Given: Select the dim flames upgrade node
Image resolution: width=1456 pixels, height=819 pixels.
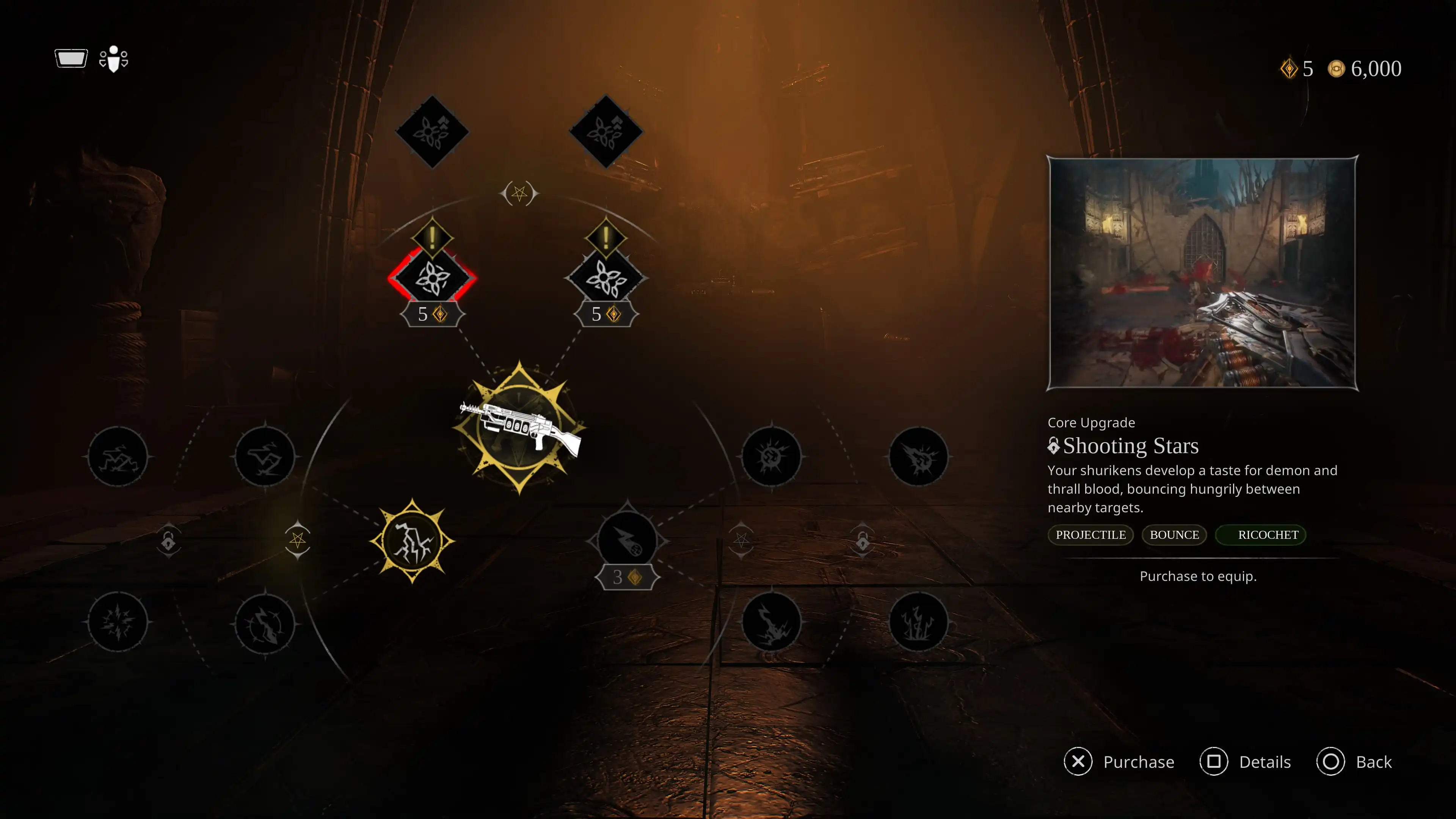Looking at the screenshot, I should (x=918, y=622).
